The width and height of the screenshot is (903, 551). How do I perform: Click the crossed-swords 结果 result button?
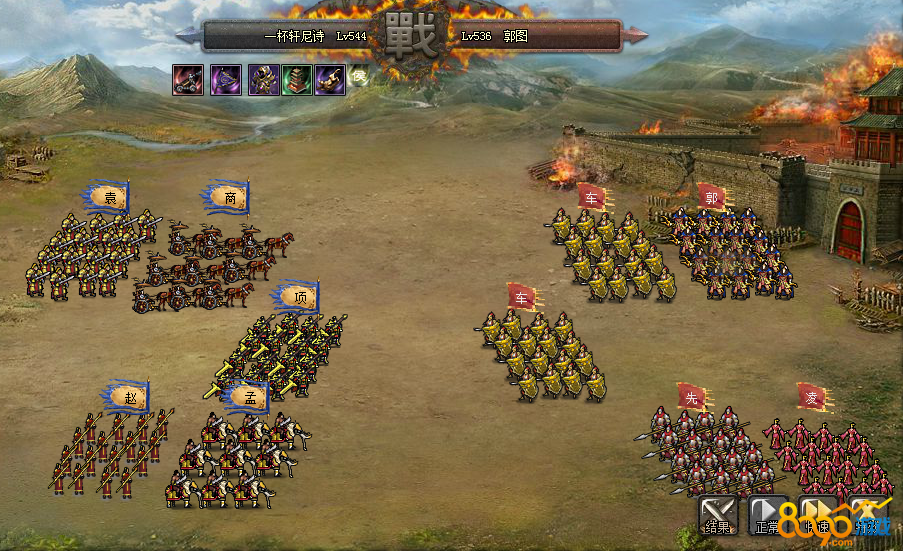[717, 515]
